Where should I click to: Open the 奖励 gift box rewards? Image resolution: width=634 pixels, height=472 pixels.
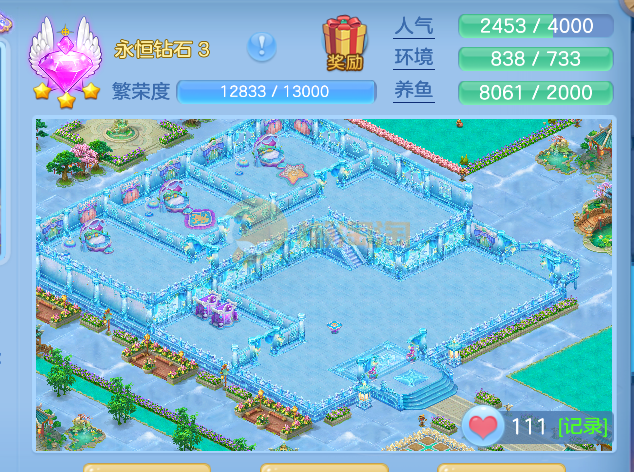coord(344,44)
